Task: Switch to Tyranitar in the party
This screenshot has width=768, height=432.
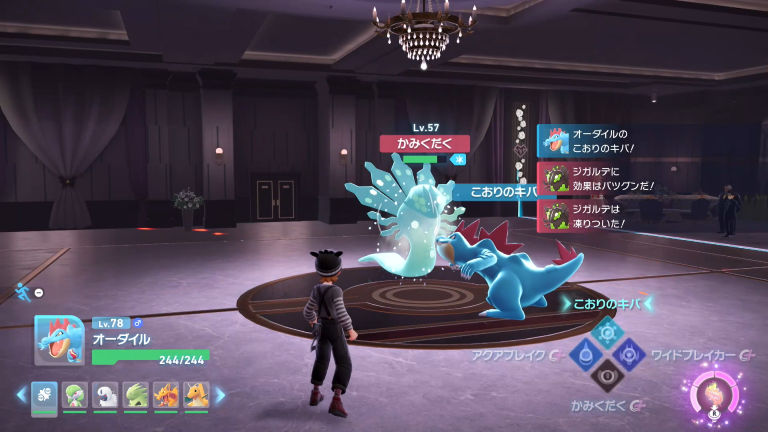Action: tap(136, 395)
